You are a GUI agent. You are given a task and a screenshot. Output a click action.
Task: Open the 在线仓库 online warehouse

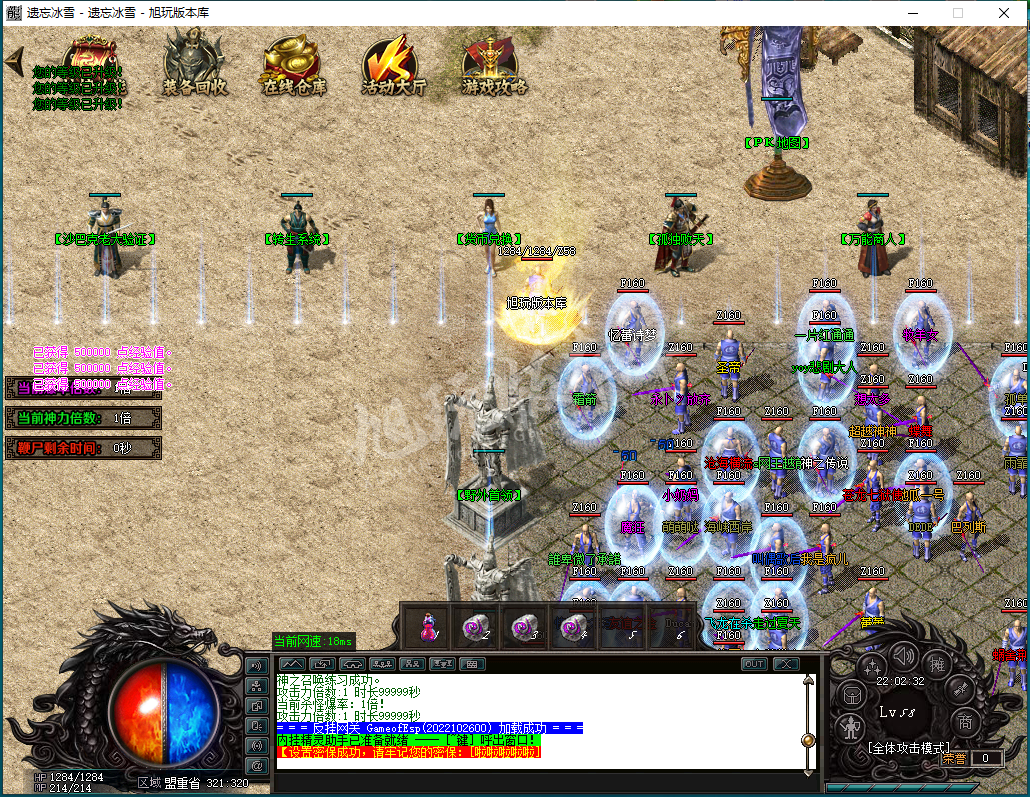pyautogui.click(x=294, y=62)
